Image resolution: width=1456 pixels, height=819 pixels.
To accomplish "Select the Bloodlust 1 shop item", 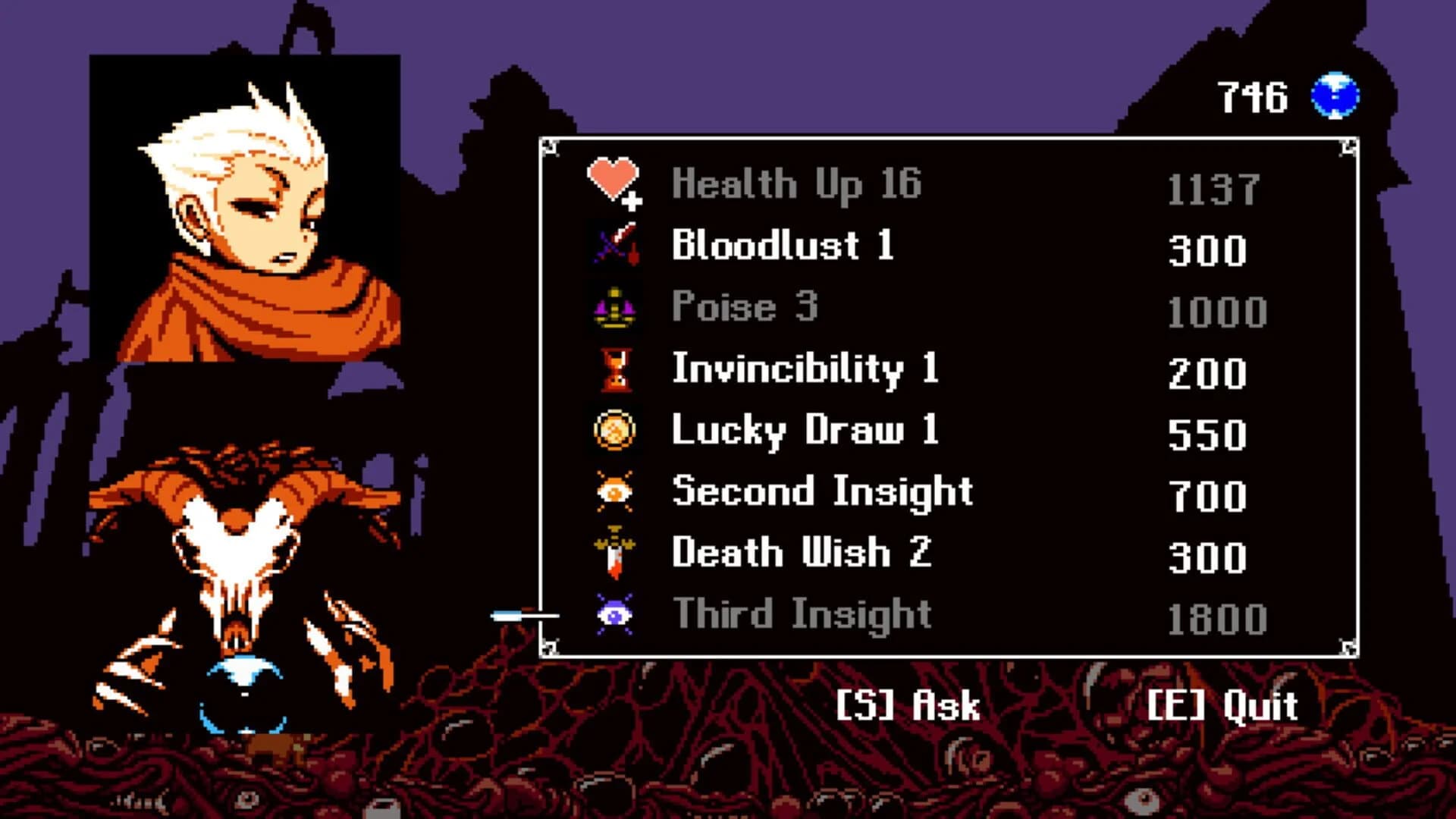I will click(781, 246).
